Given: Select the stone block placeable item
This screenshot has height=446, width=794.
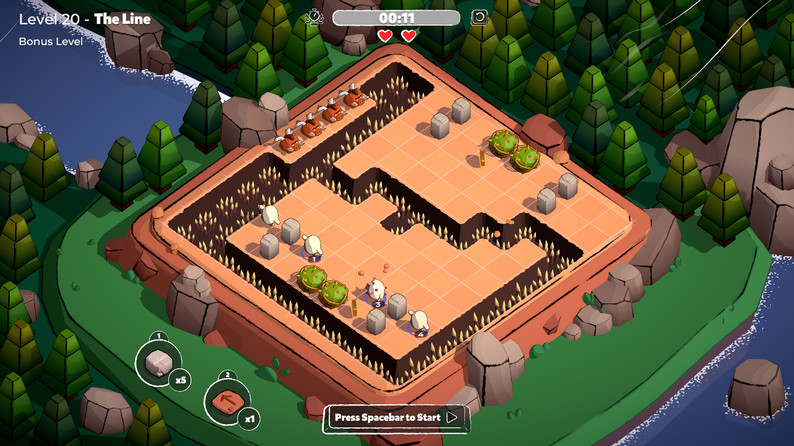Looking at the screenshot, I should [x=158, y=363].
